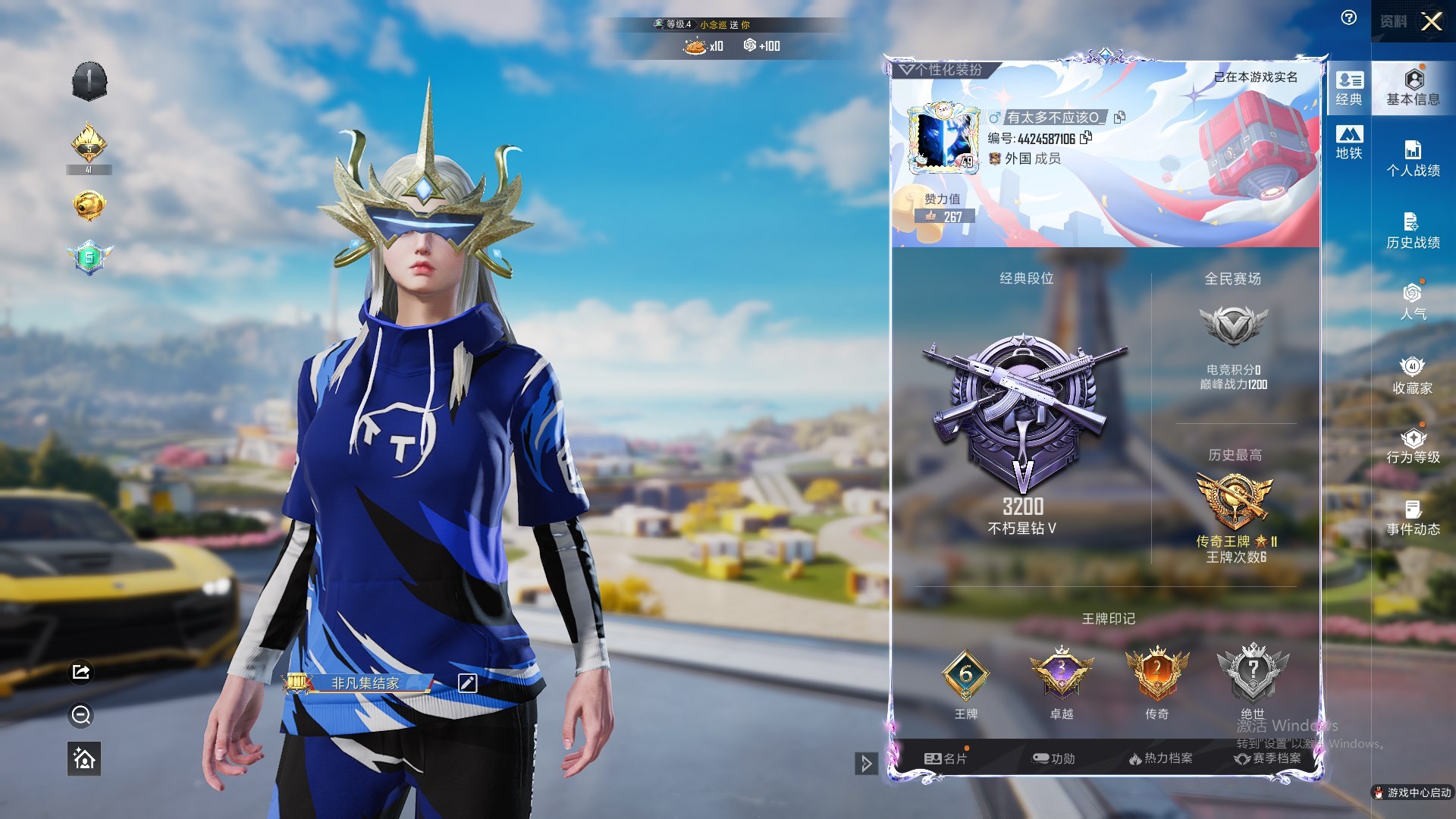Copy the player ID number
This screenshot has height=819, width=1456.
[x=1086, y=137]
